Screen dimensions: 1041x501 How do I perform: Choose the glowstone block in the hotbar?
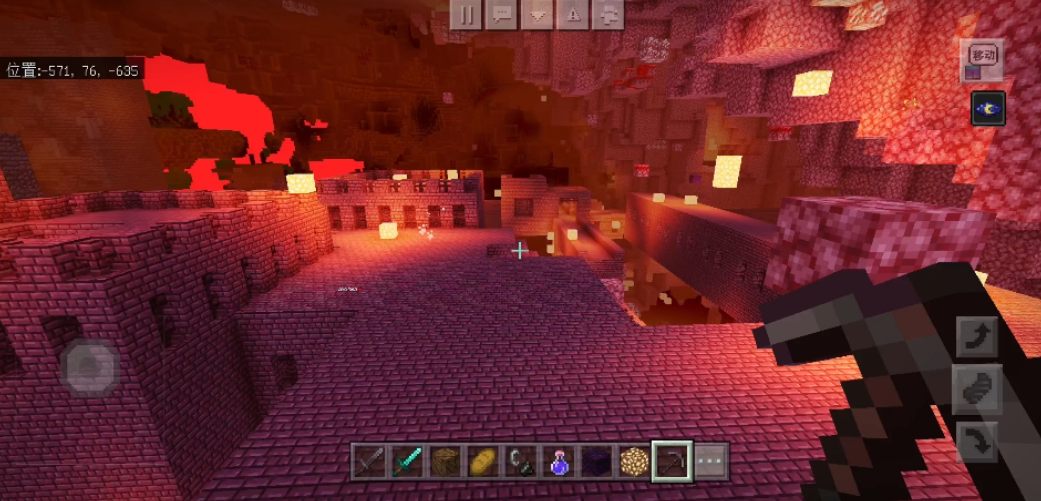click(634, 461)
